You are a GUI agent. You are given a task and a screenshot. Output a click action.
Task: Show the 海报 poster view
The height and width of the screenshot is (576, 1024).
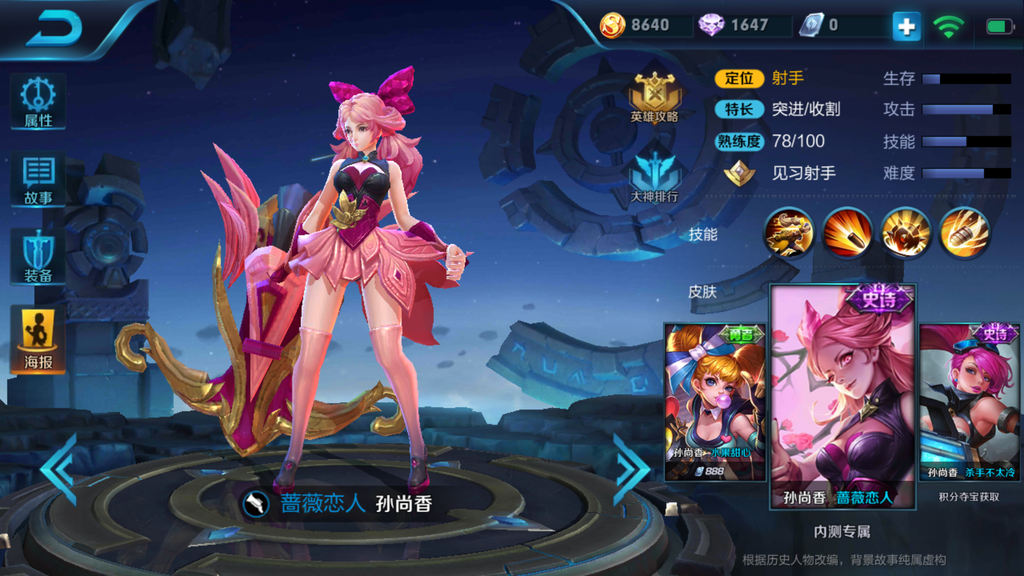tap(38, 338)
